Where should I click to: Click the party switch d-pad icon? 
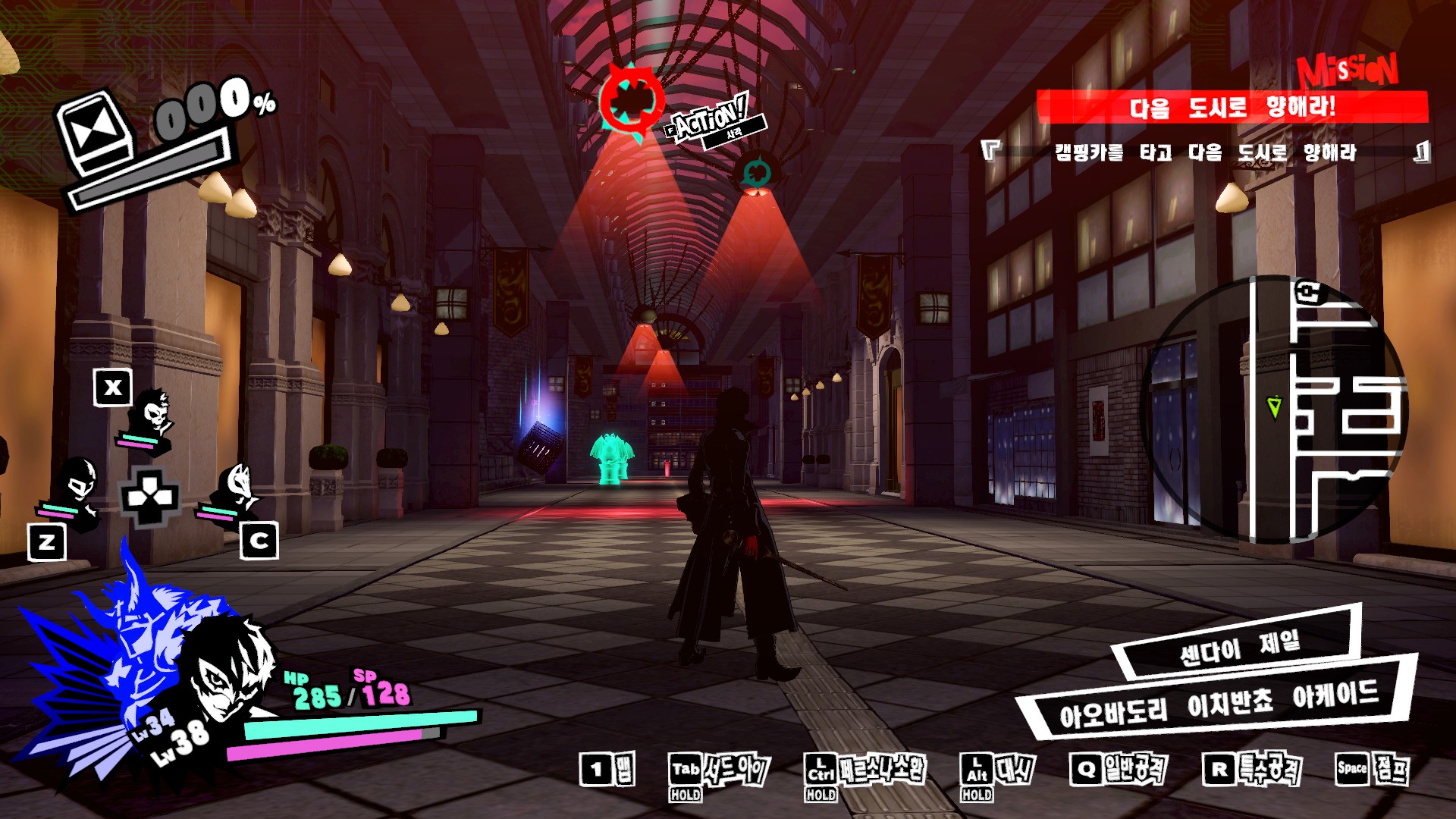[150, 497]
